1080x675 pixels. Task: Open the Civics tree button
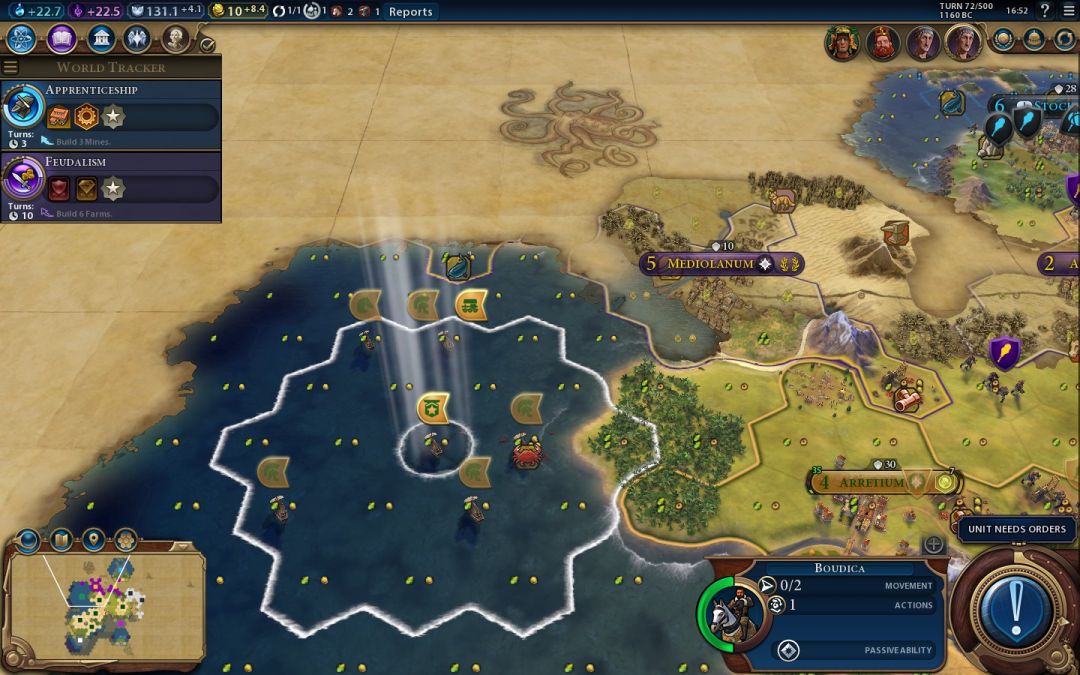(x=61, y=39)
